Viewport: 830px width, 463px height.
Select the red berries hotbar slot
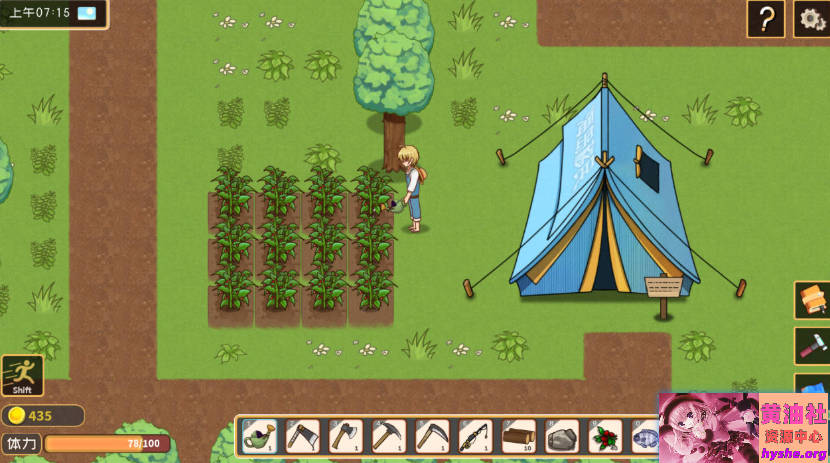coord(604,436)
